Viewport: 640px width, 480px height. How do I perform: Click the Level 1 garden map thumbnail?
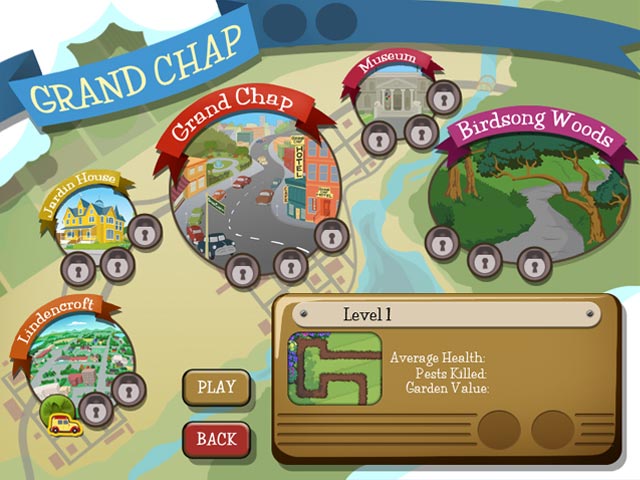click(334, 368)
